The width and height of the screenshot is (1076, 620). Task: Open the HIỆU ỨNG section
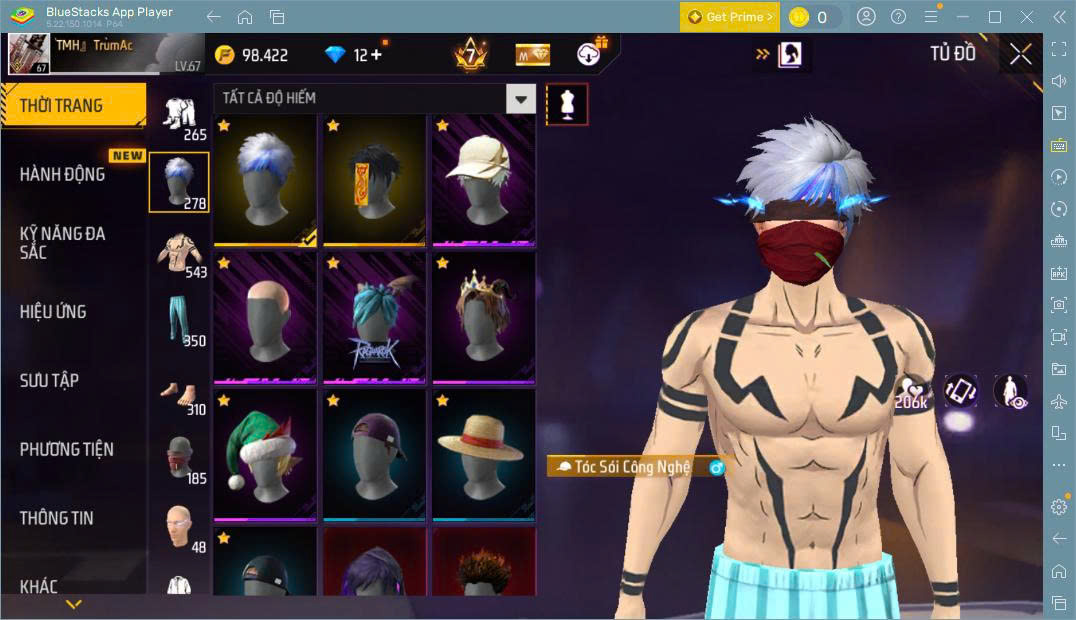(x=54, y=311)
